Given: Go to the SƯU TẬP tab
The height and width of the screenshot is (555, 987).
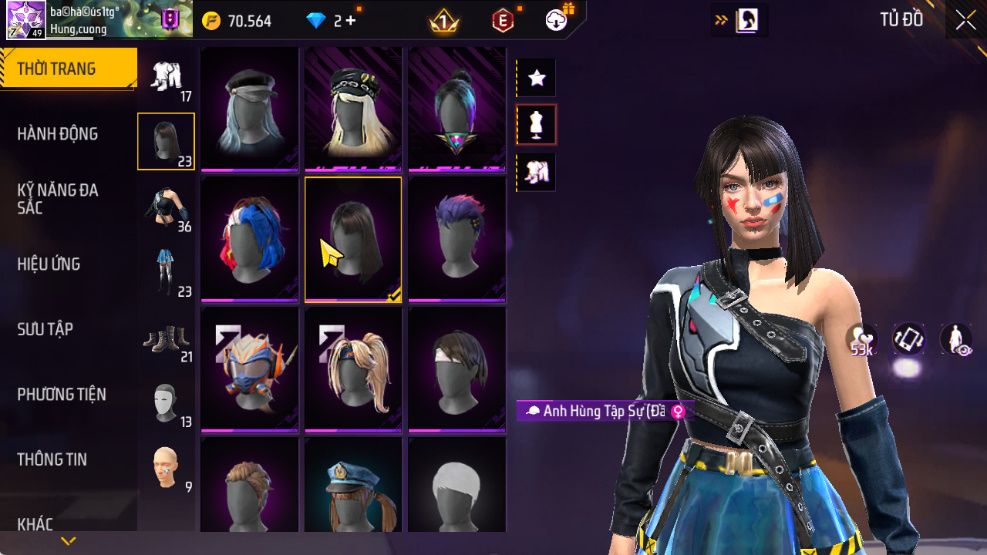Looking at the screenshot, I should [x=45, y=329].
